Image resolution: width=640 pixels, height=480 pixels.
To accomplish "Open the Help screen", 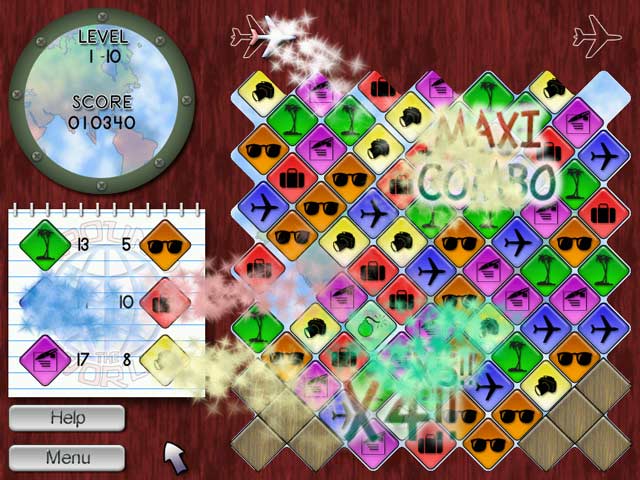I will coord(67,418).
